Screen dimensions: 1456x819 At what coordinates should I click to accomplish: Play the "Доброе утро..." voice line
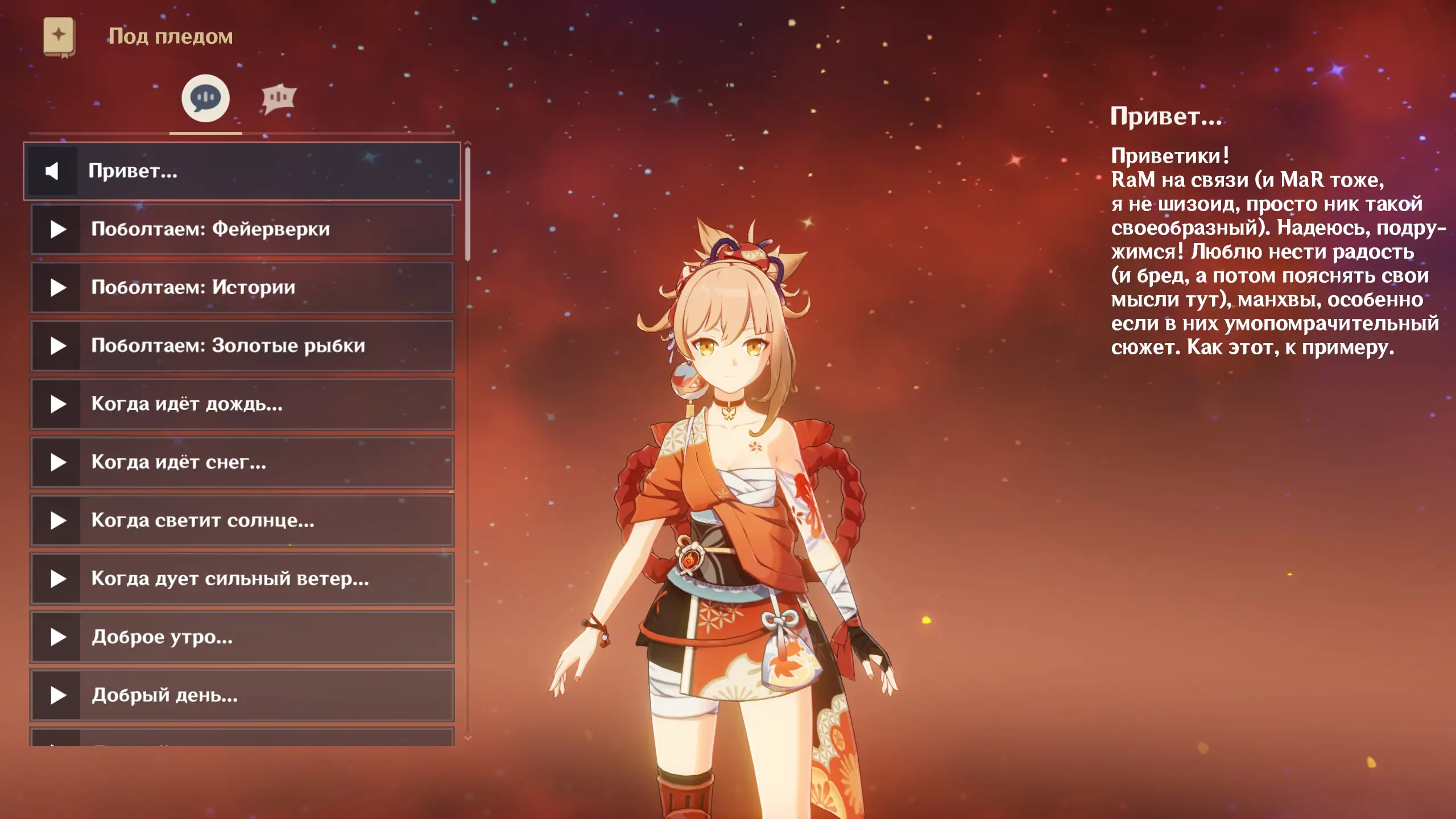tap(242, 637)
